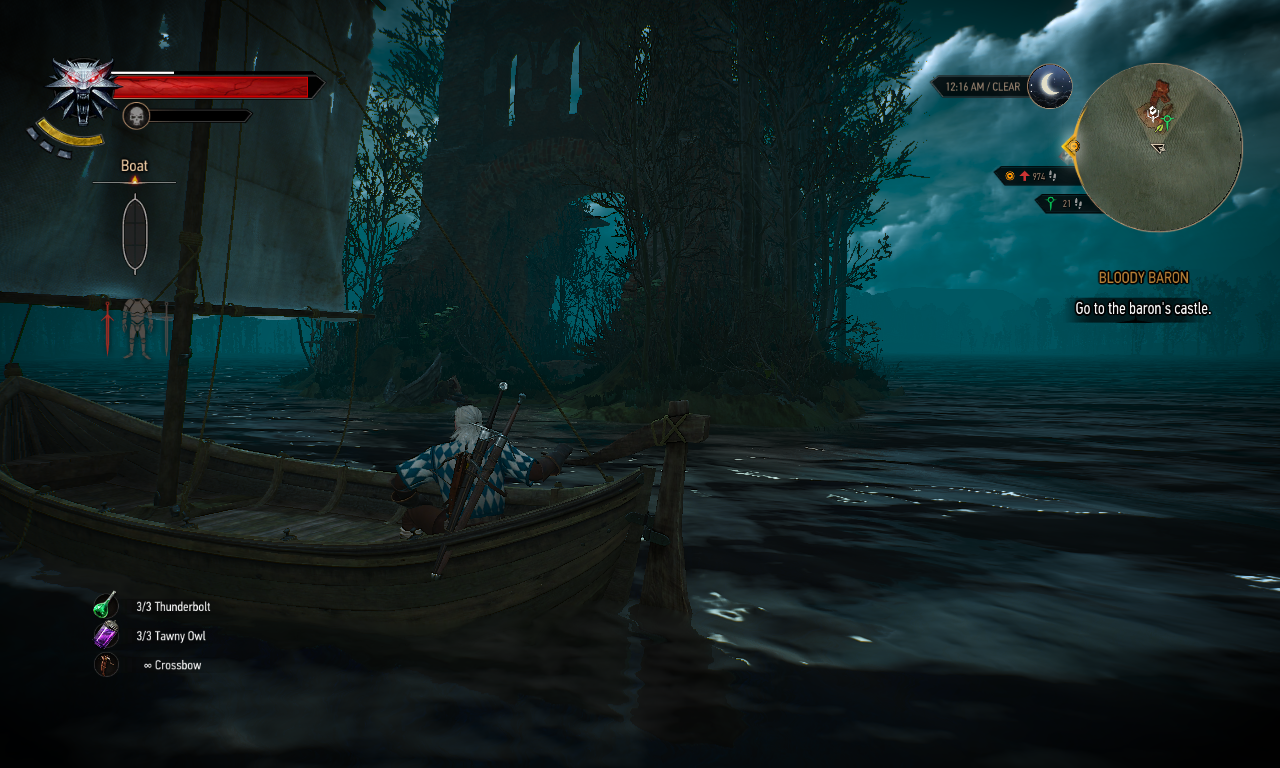Image resolution: width=1280 pixels, height=768 pixels.
Task: Click the Bloody Baron quest tracker
Action: [1143, 278]
